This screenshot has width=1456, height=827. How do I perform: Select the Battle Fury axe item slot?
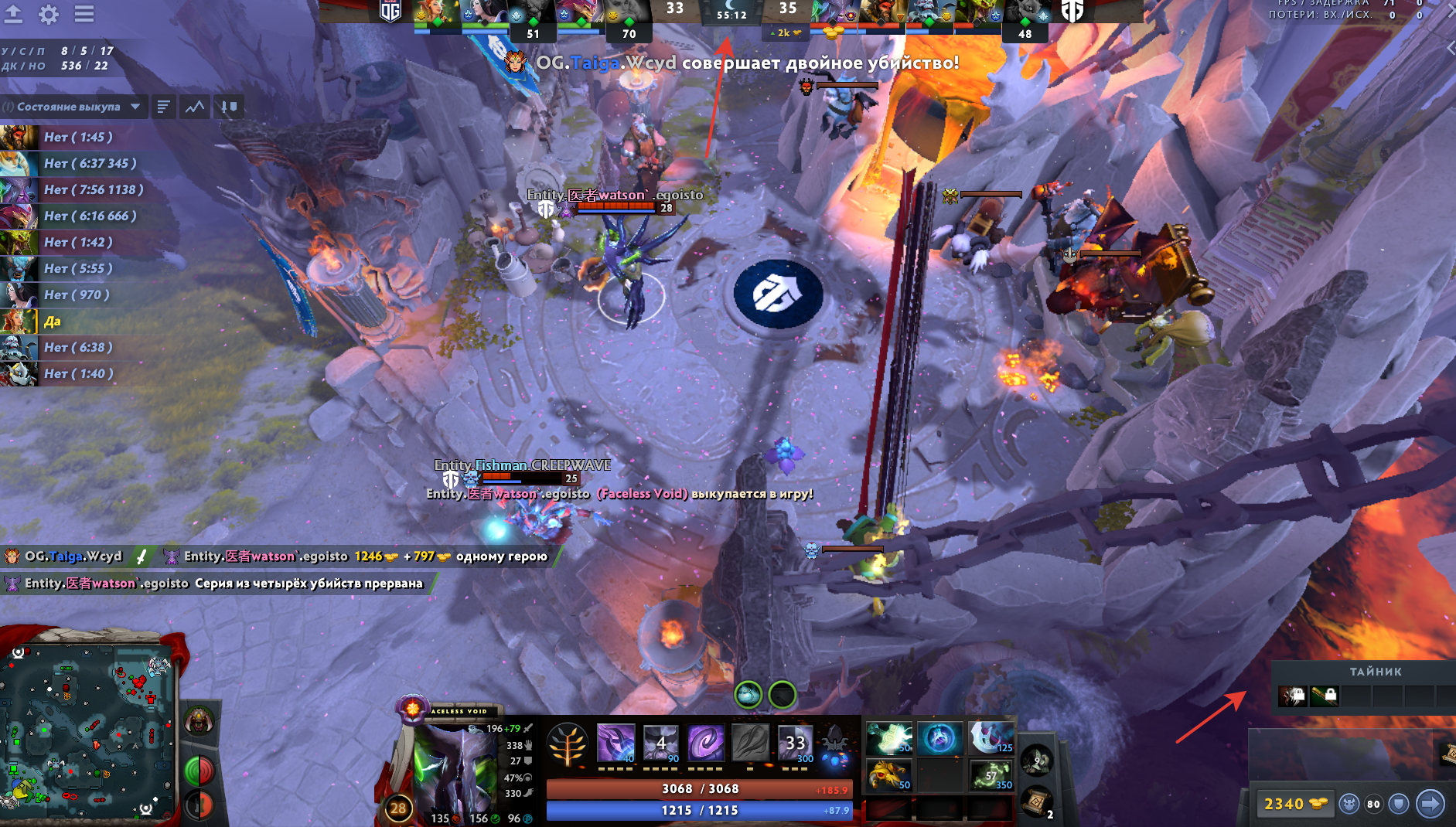pyautogui.click(x=991, y=738)
